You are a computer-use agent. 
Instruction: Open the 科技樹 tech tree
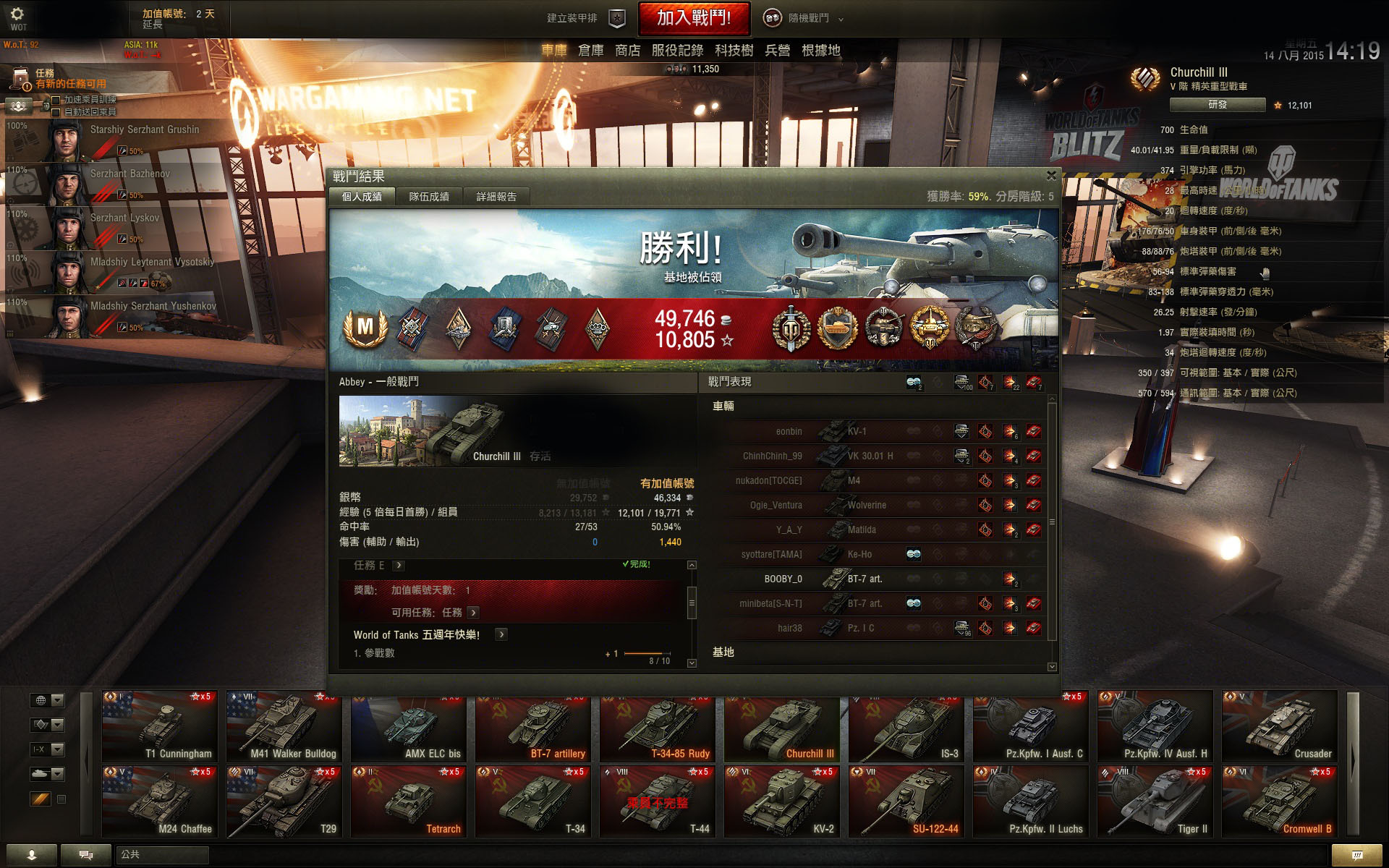tap(734, 51)
